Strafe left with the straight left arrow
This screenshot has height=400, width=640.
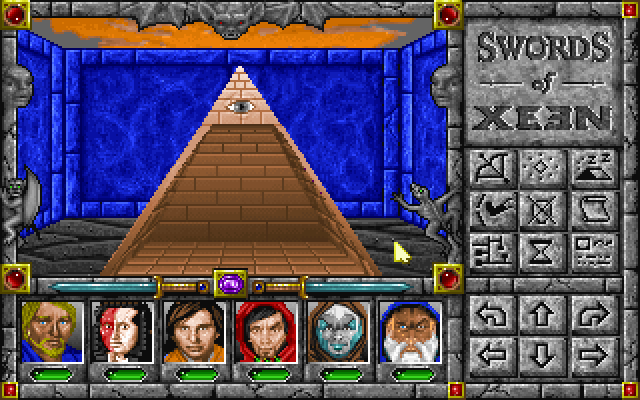pyautogui.click(x=493, y=353)
